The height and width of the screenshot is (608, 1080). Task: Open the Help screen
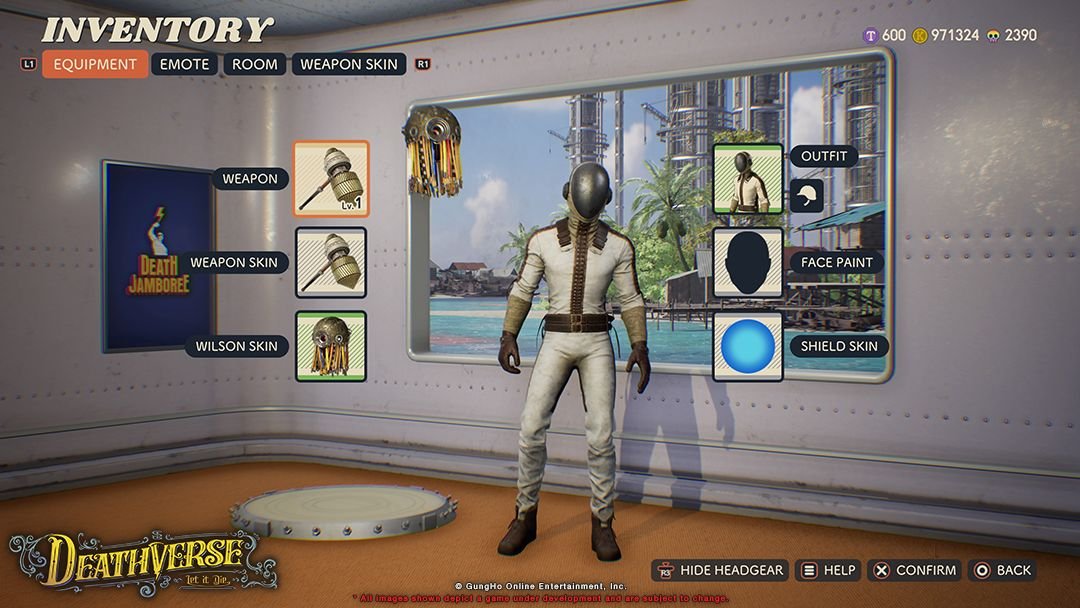coord(827,570)
